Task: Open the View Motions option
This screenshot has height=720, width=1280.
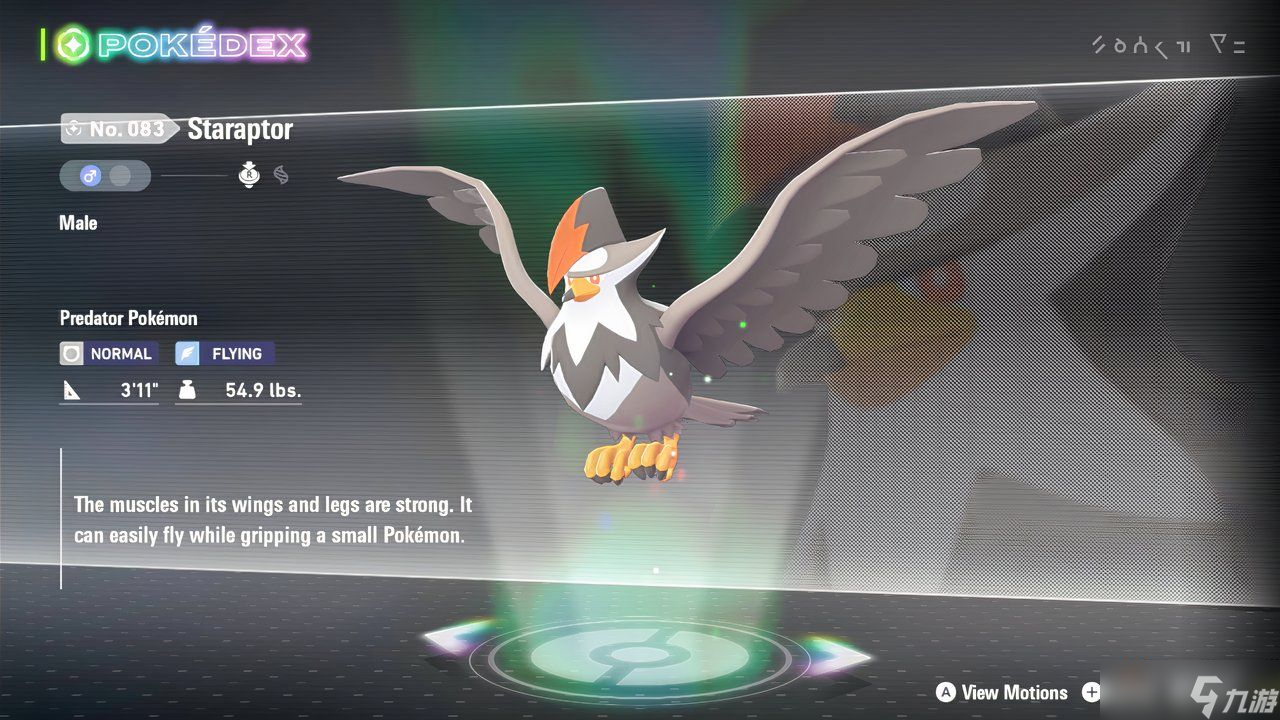Action: 1002,692
